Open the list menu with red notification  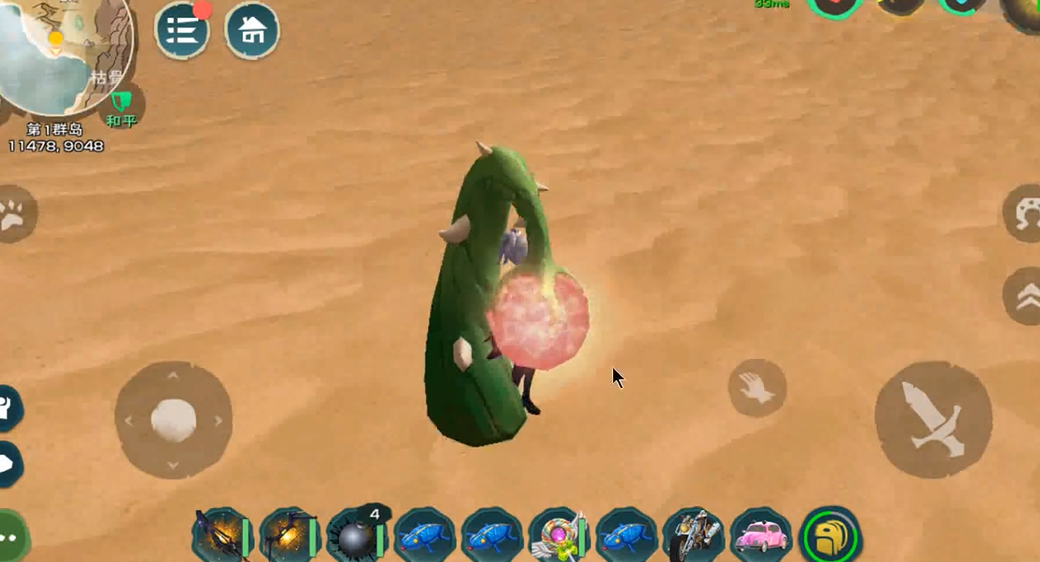(182, 31)
